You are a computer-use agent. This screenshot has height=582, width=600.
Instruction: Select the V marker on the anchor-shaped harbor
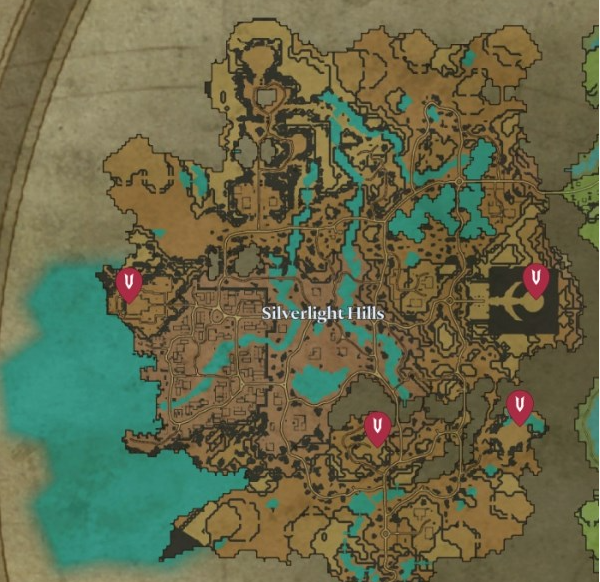coord(537,279)
